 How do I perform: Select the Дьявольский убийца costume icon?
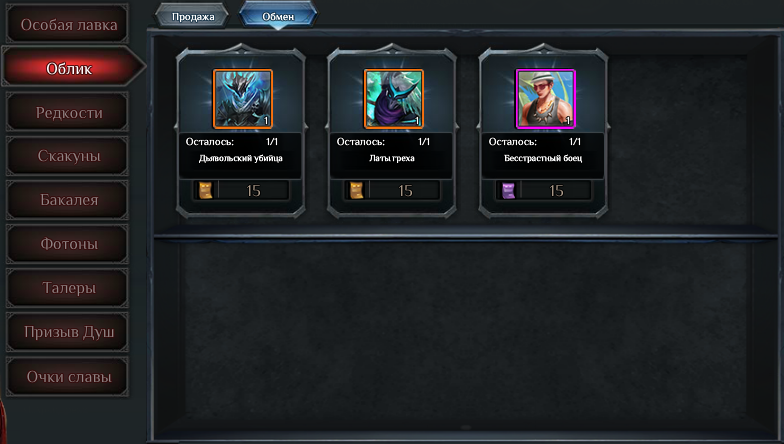point(243,98)
